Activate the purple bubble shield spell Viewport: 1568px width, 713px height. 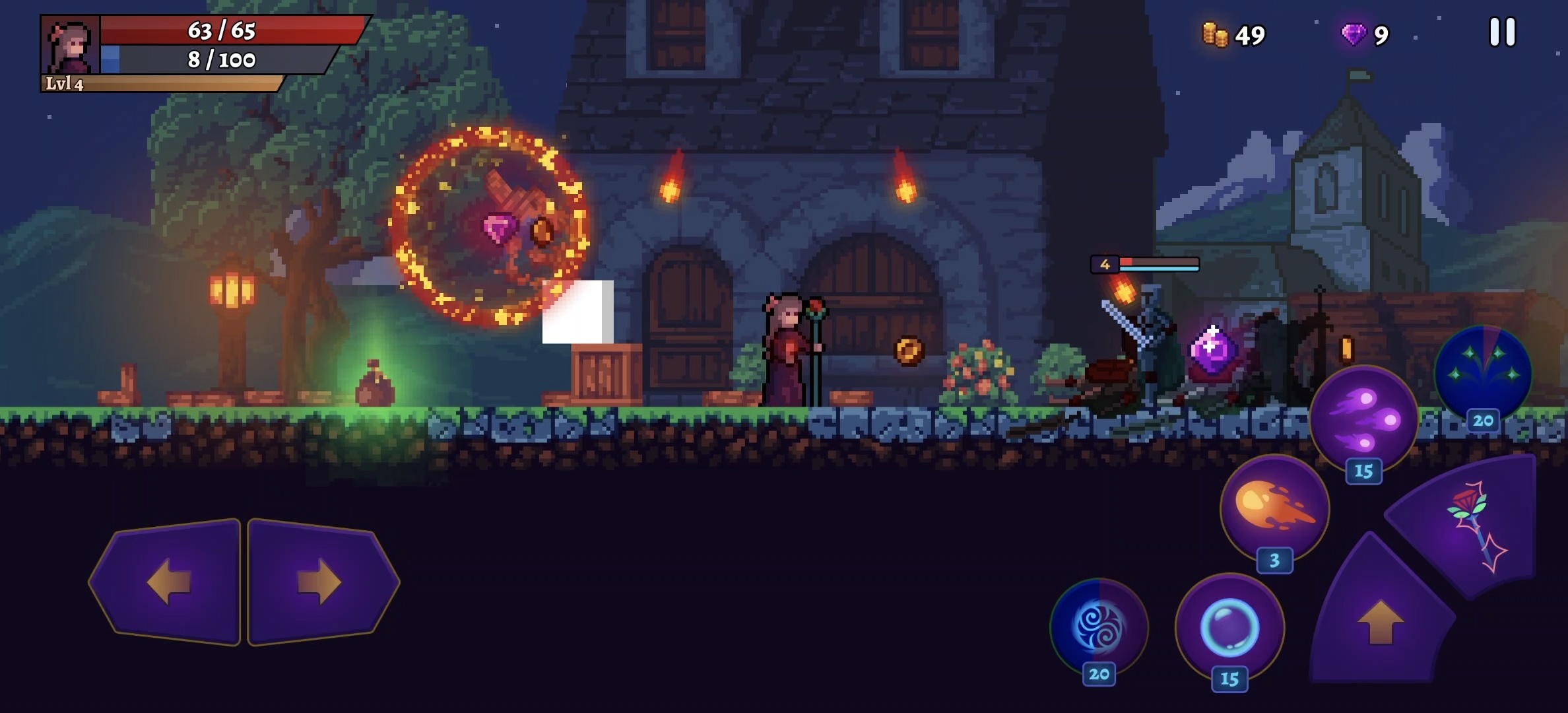(x=1229, y=627)
